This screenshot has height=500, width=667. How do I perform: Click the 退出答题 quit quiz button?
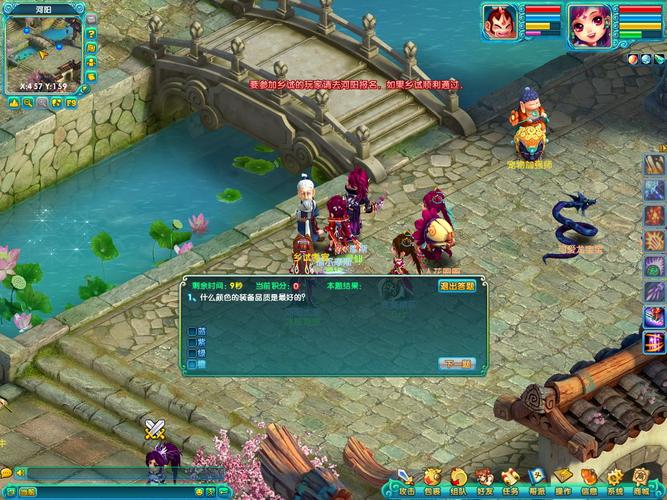coord(459,286)
